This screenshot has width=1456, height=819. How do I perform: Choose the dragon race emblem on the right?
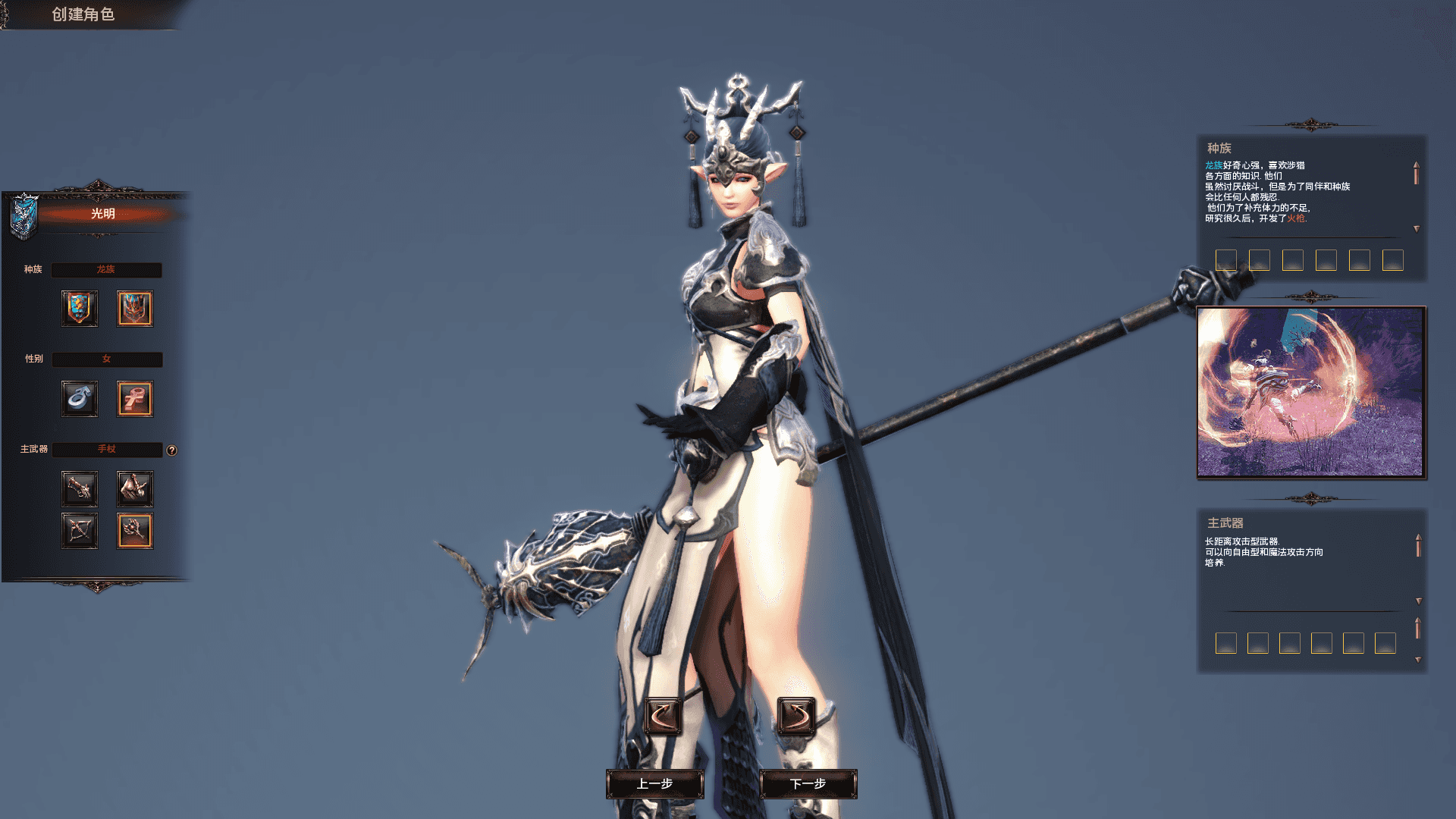click(x=135, y=309)
